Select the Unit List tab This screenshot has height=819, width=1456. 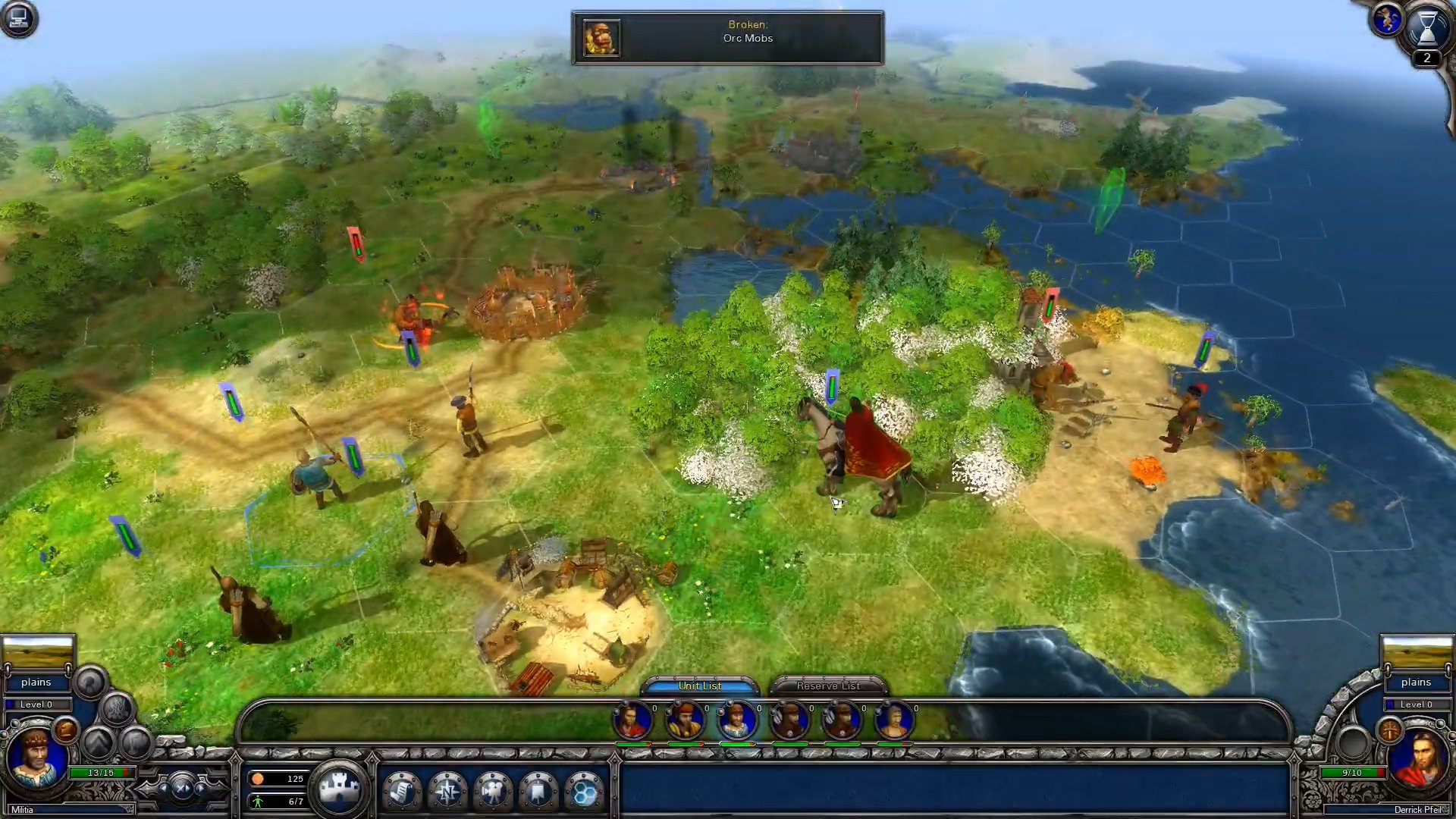pos(699,686)
